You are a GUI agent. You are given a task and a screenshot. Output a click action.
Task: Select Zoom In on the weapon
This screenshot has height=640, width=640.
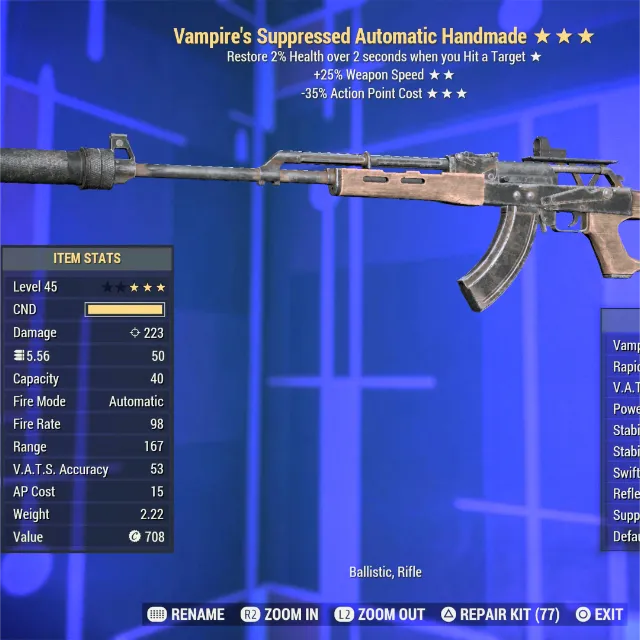click(x=280, y=614)
